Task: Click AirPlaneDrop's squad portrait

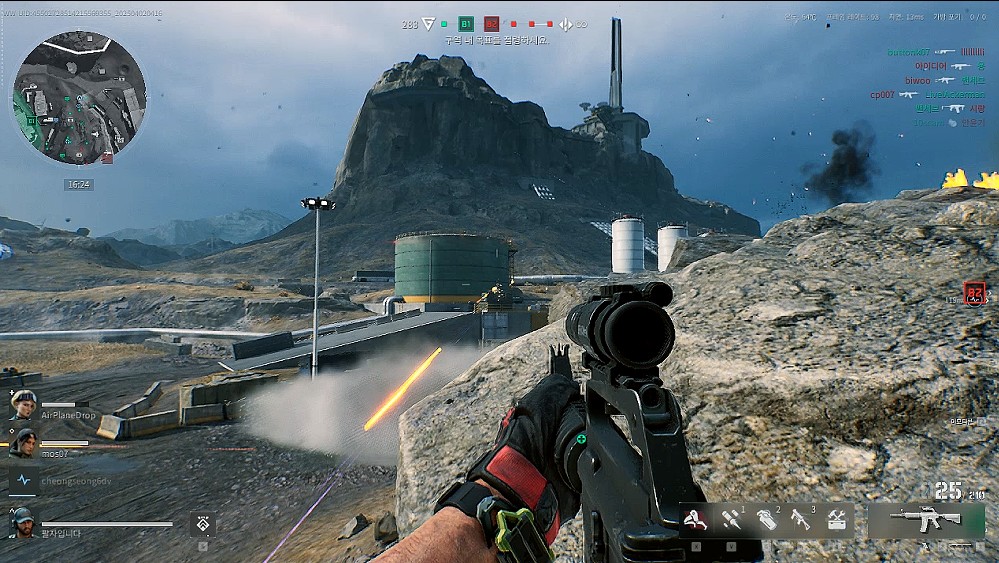Action: pyautogui.click(x=24, y=403)
